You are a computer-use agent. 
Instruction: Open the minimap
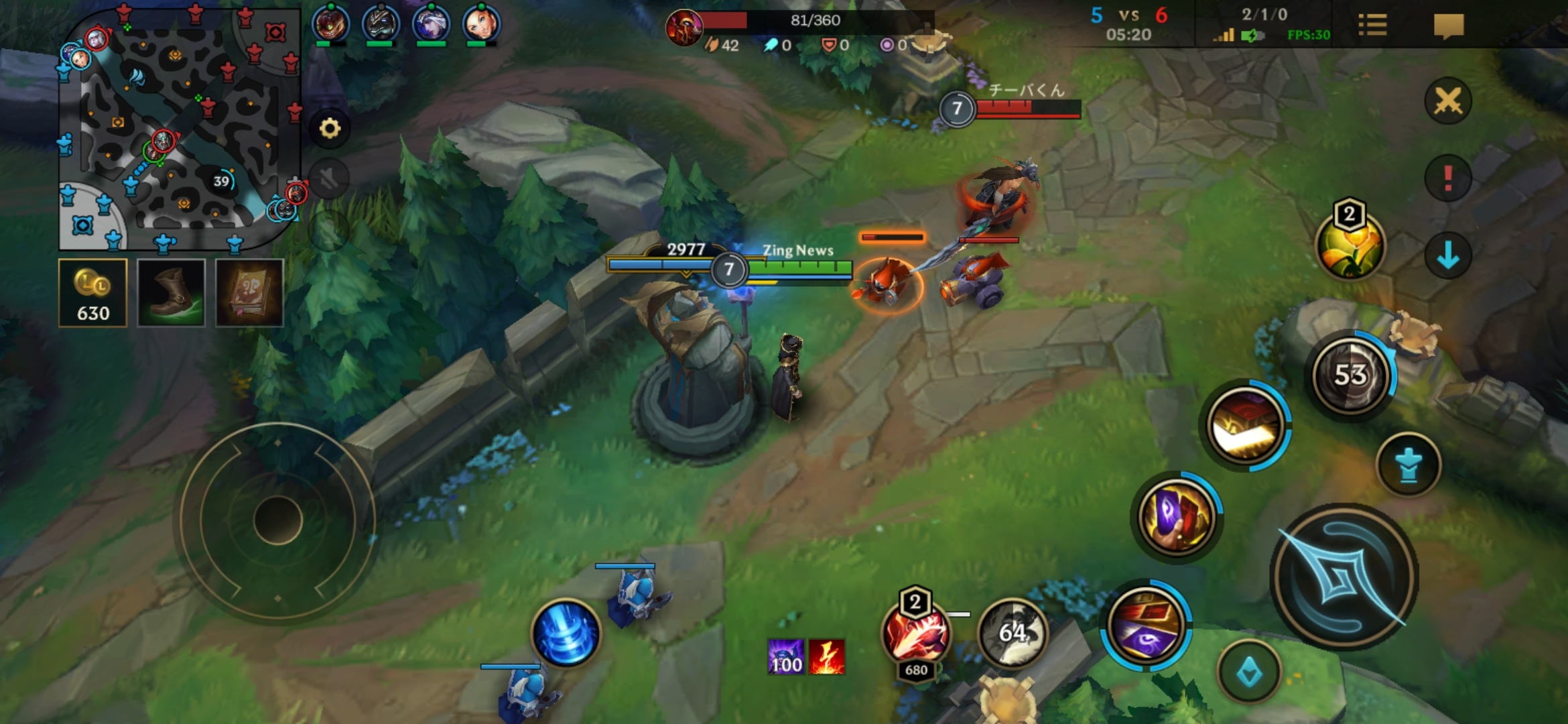(x=180, y=127)
